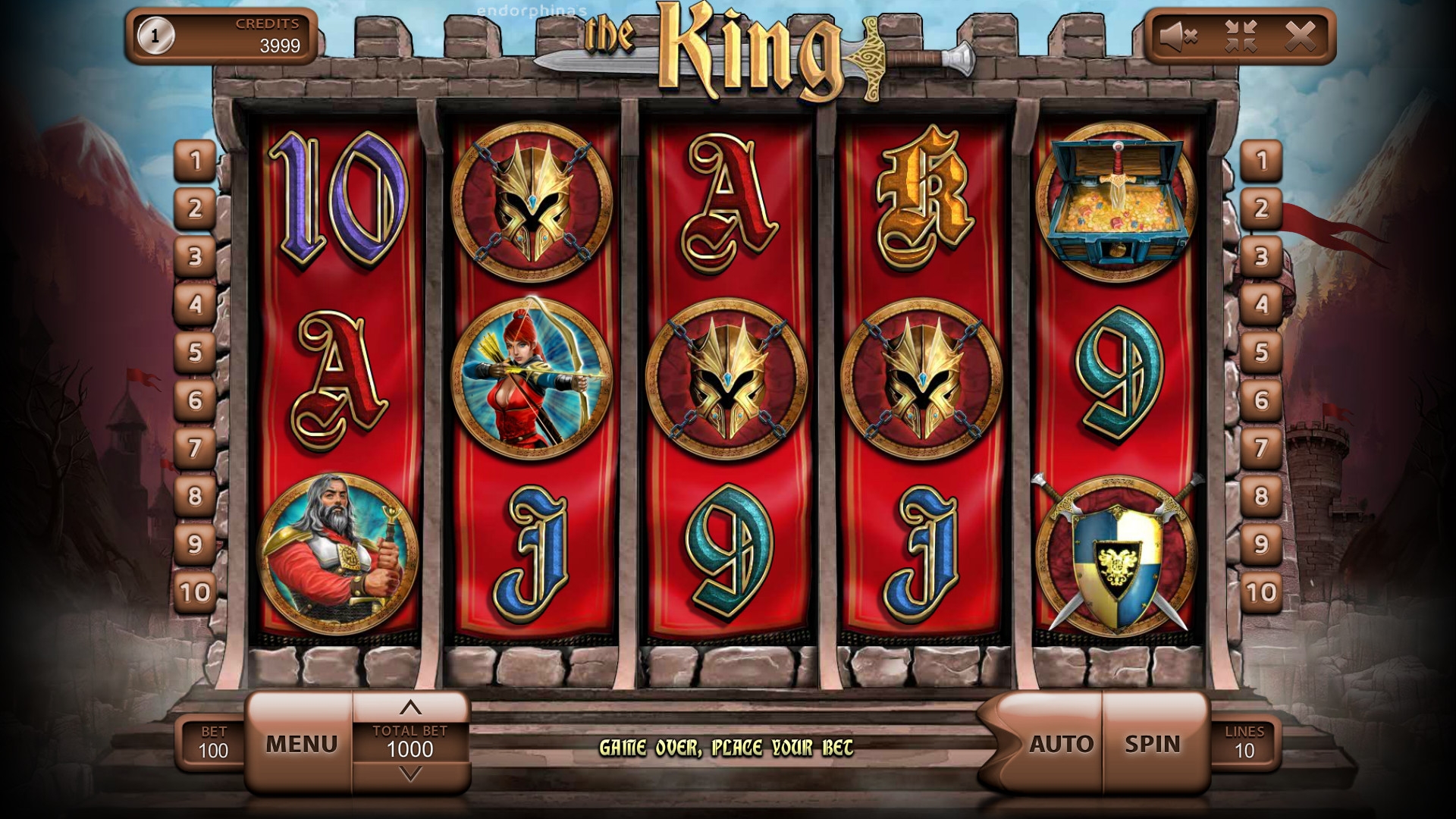Open the MENU panel
The width and height of the screenshot is (1456, 819).
tap(301, 744)
